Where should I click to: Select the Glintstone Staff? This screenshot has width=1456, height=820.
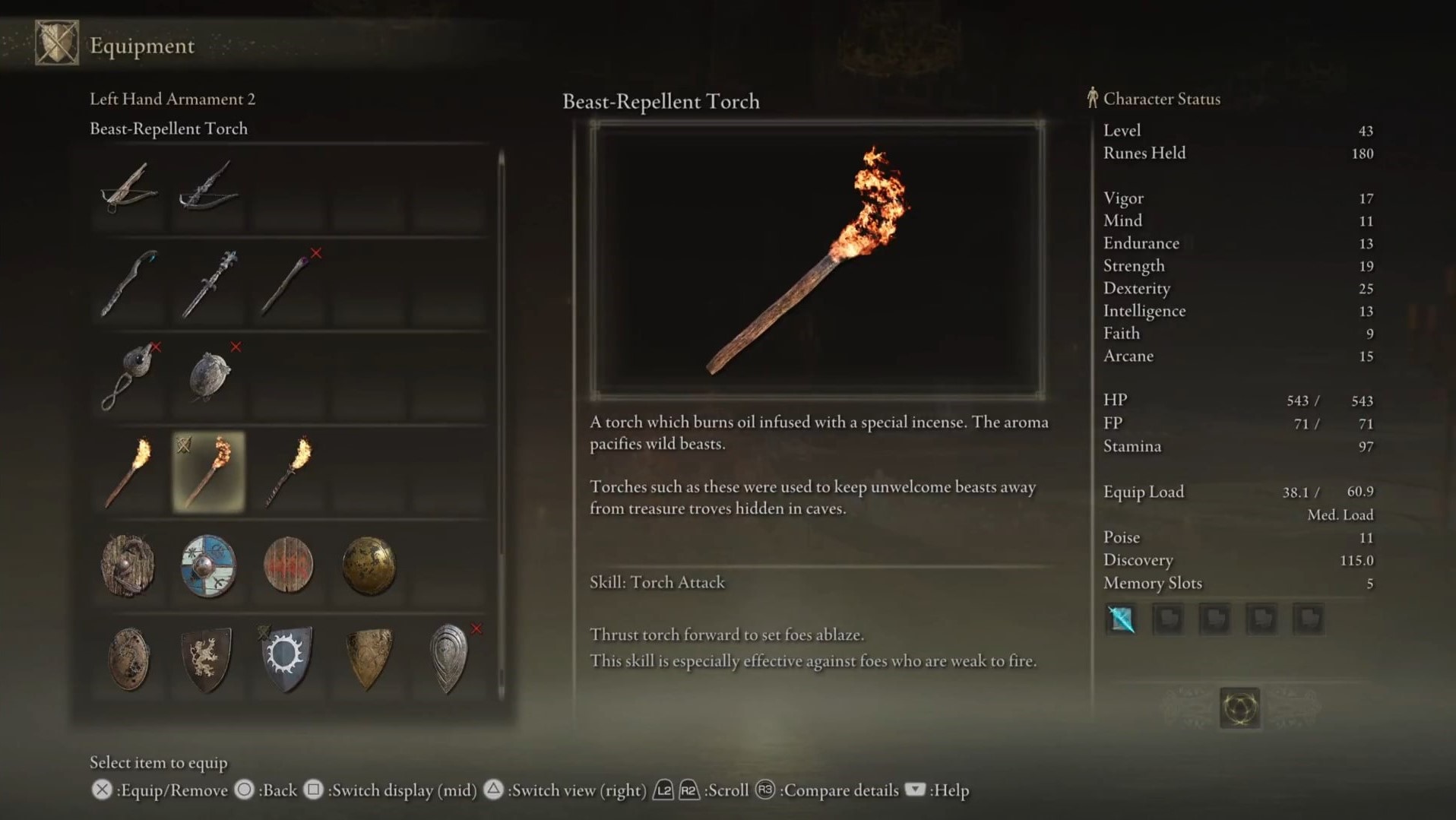click(x=129, y=285)
